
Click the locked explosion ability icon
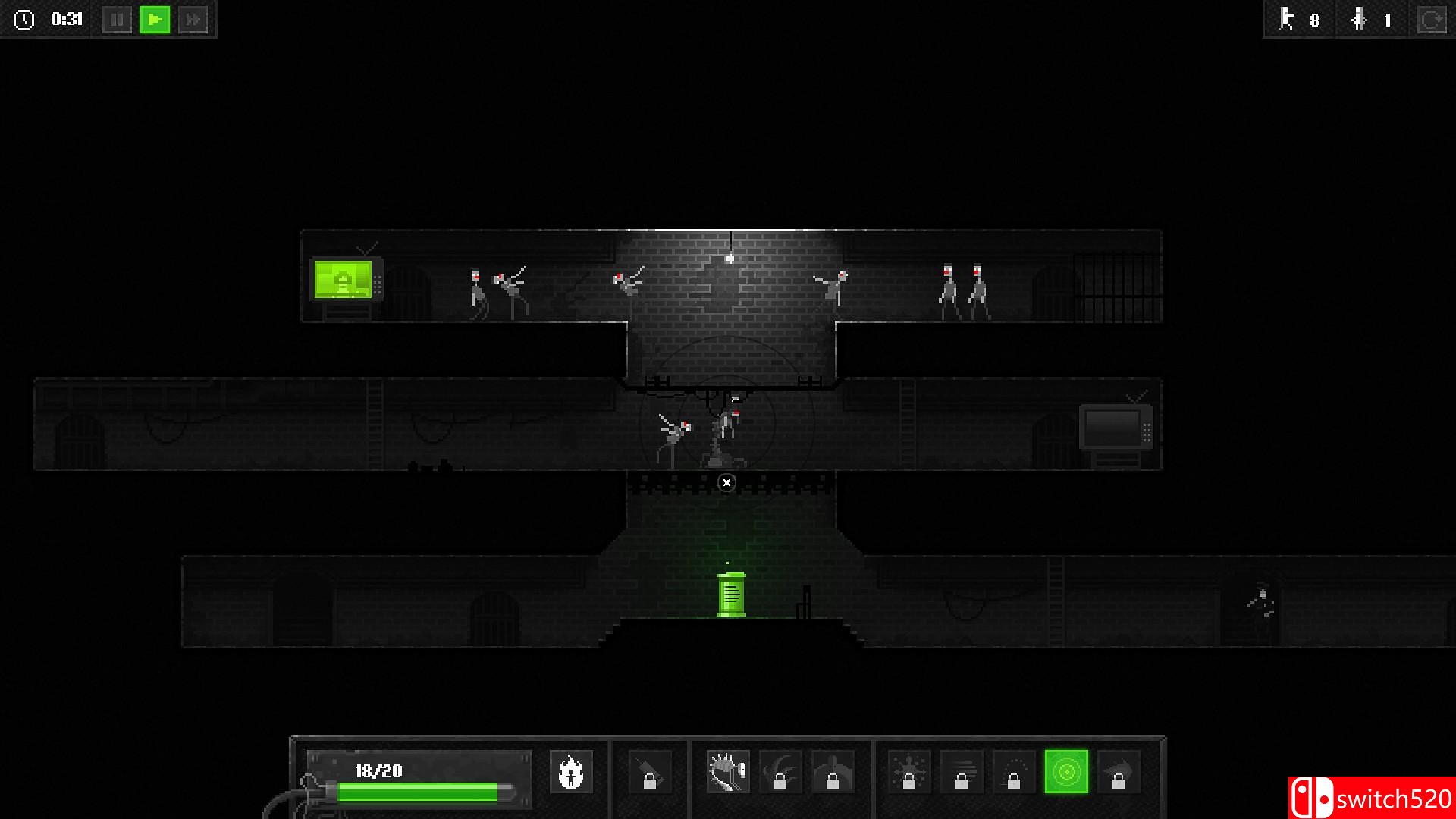(910, 773)
